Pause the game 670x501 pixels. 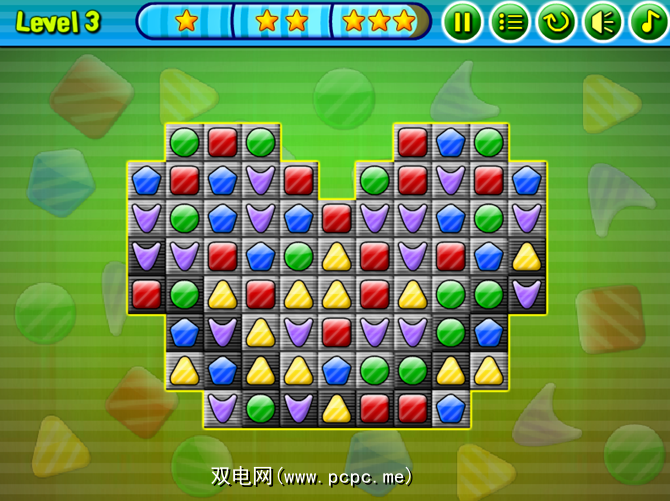tap(462, 22)
